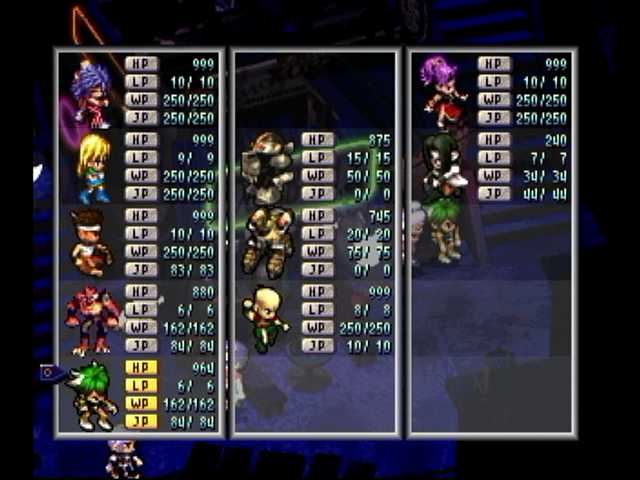Screen dimensions: 640x480
Task: Pick the bald character in green clothes
Action: 266,318
